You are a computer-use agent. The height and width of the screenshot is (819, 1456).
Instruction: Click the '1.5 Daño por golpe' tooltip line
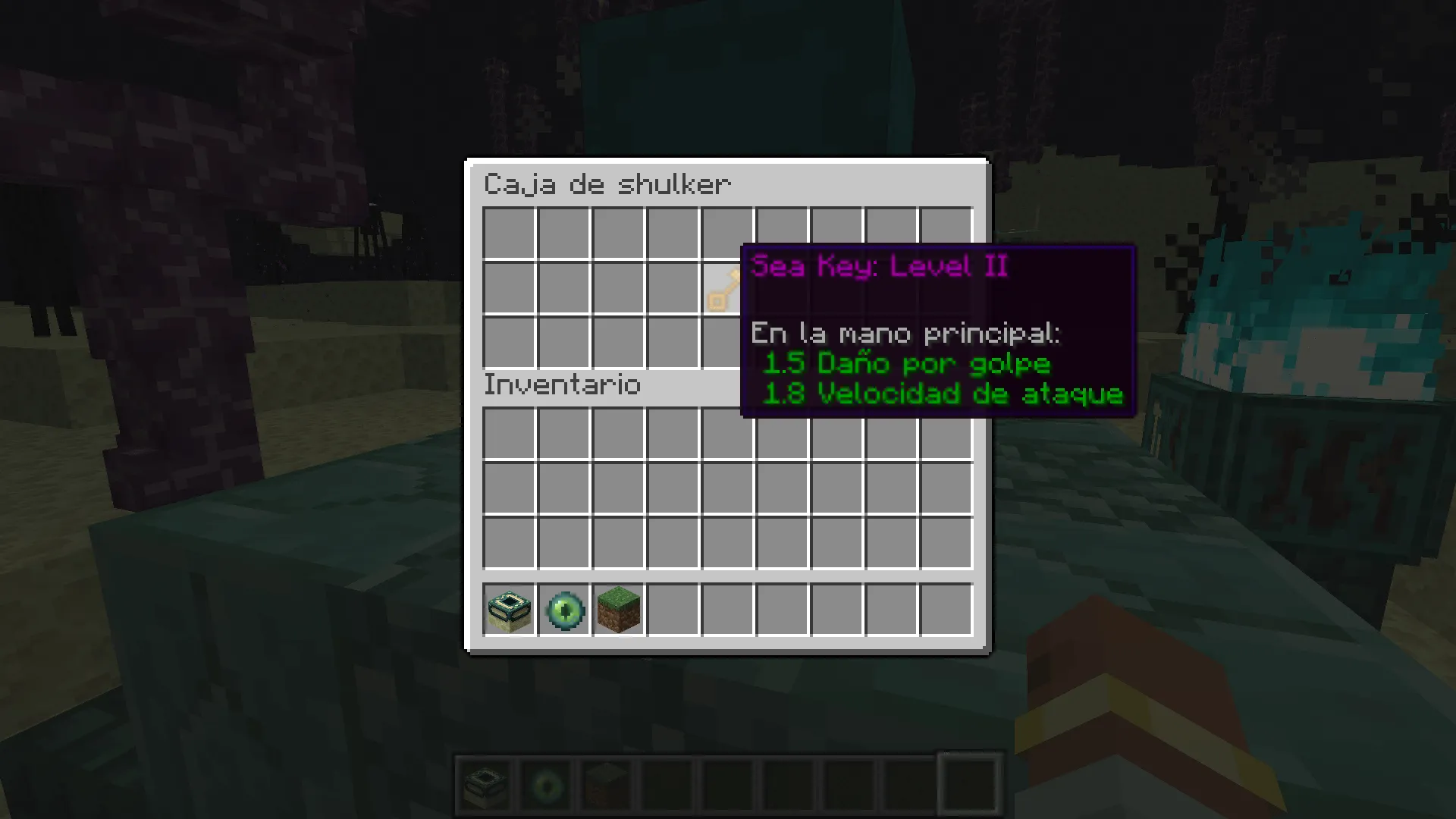coord(907,364)
